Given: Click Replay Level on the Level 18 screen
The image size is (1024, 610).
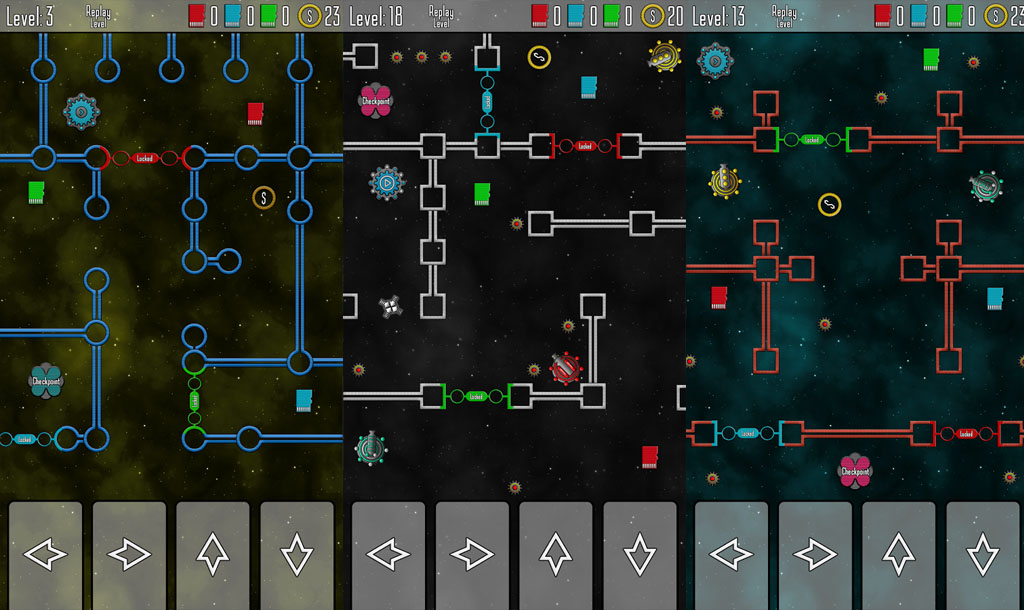Looking at the screenshot, I should point(441,16).
